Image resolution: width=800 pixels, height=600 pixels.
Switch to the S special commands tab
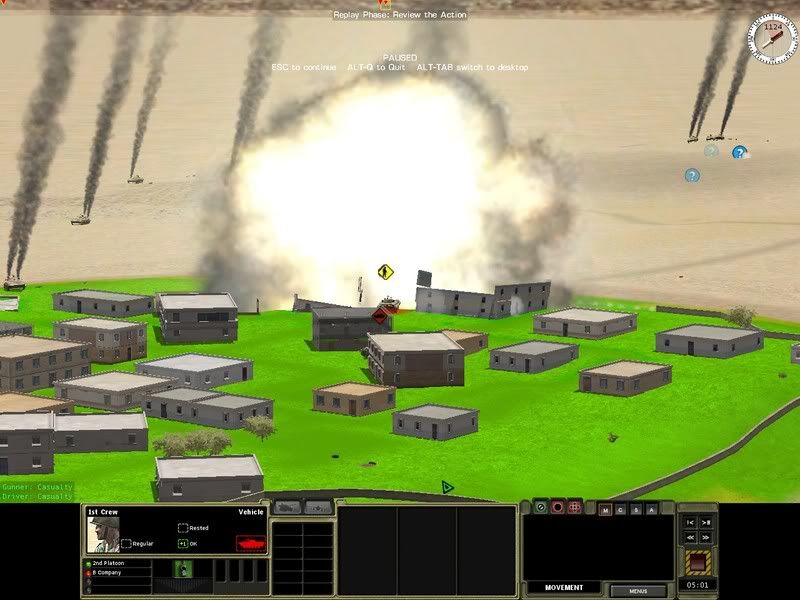click(637, 510)
